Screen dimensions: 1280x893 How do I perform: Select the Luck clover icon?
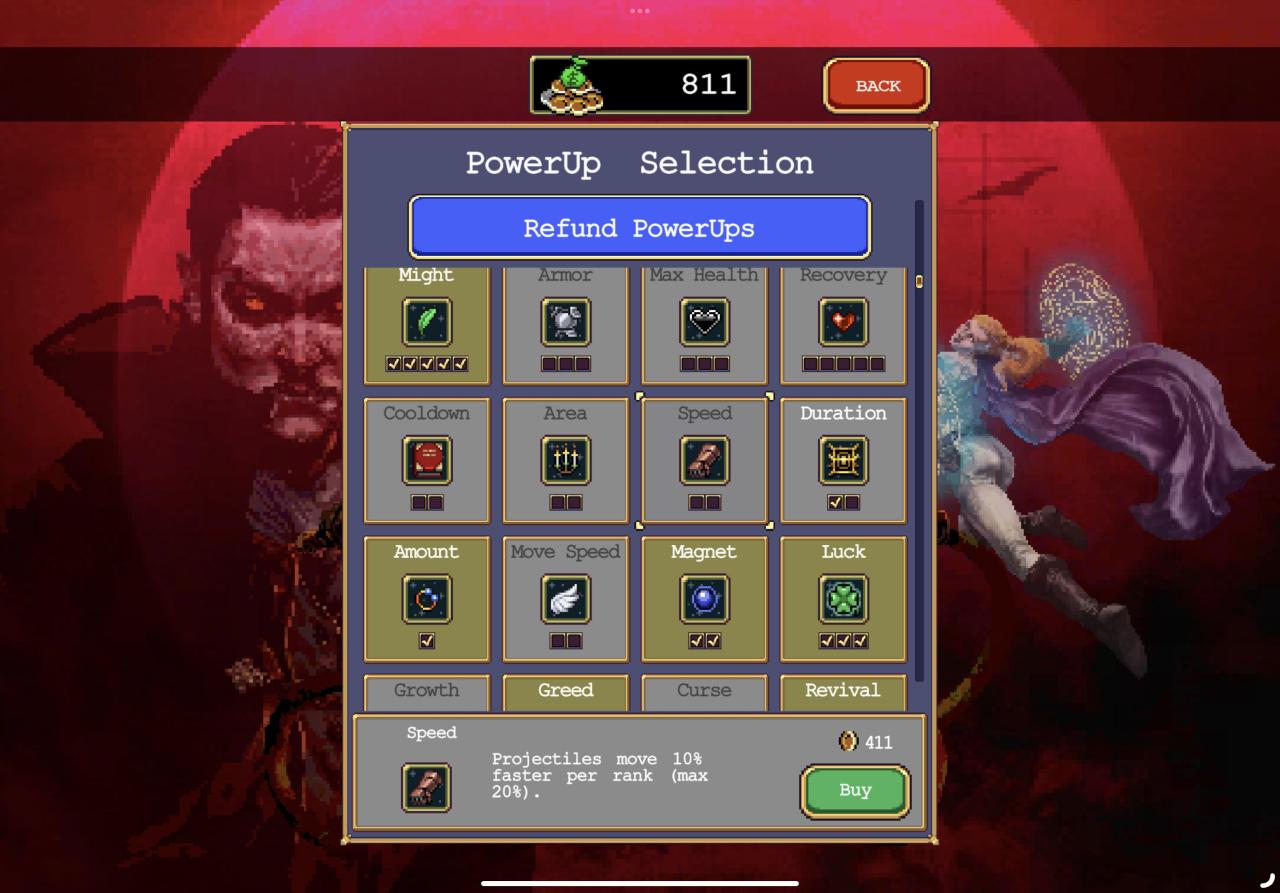(x=843, y=599)
